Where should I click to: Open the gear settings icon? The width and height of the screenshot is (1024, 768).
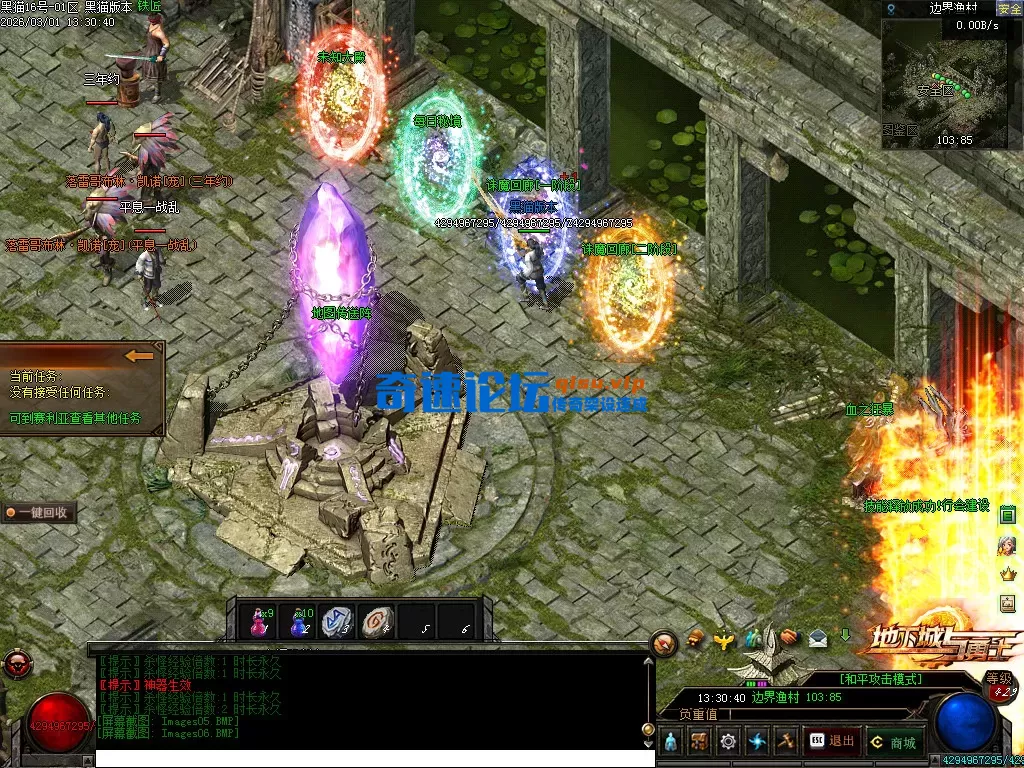728,742
